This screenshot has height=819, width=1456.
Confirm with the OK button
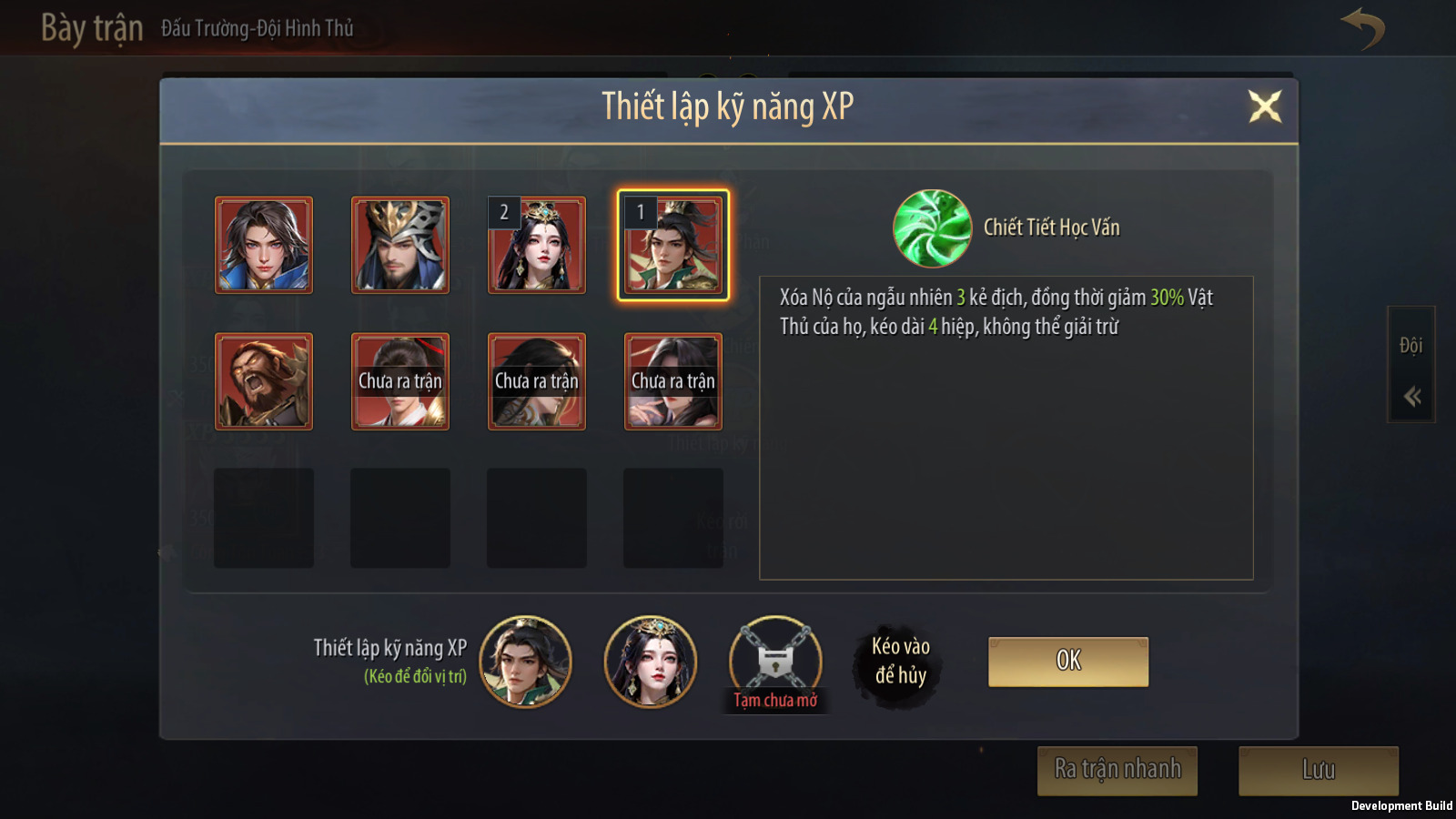pos(1067,661)
